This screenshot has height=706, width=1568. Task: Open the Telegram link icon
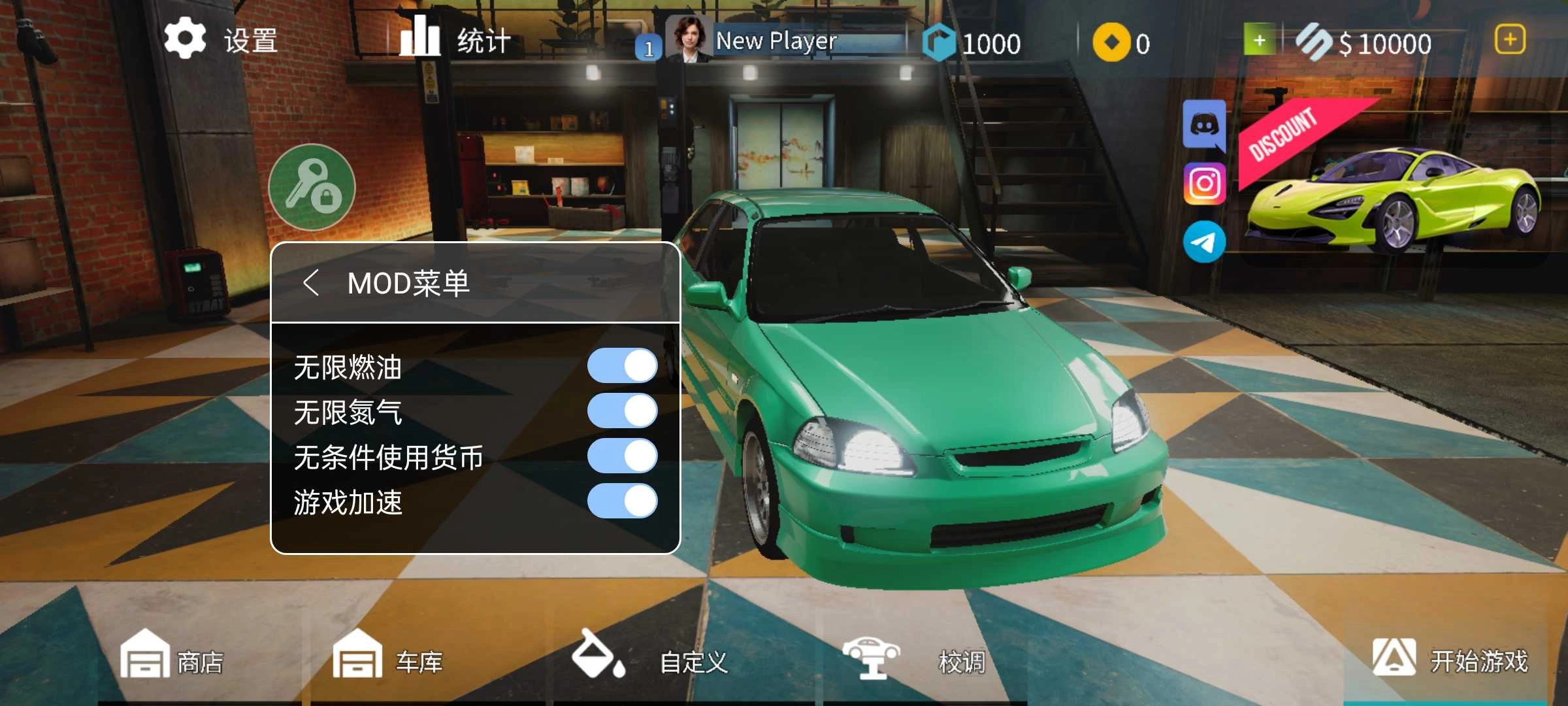[1204, 242]
